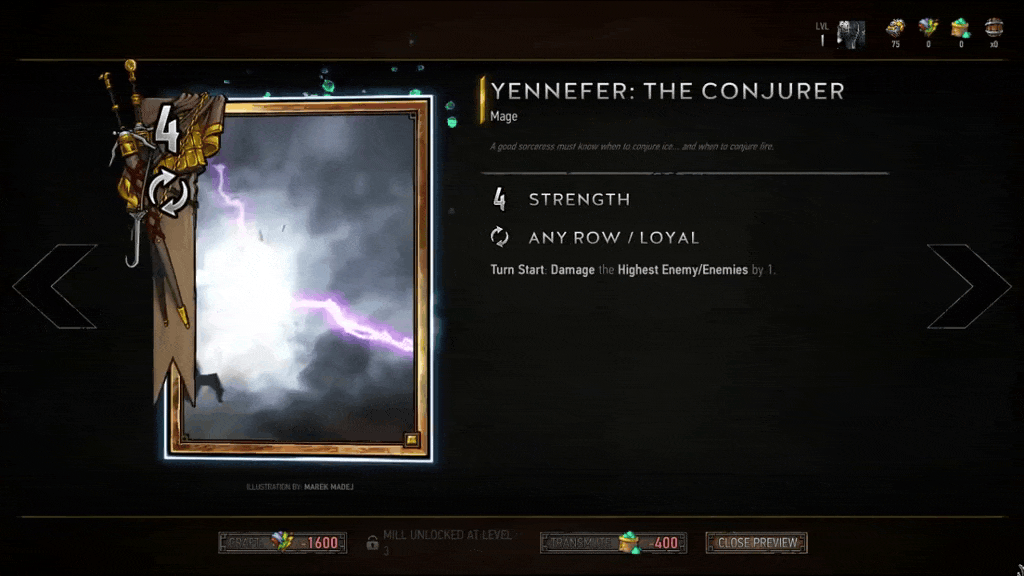The height and width of the screenshot is (576, 1024).
Task: Go to the previous card with left arrow
Action: (56, 287)
